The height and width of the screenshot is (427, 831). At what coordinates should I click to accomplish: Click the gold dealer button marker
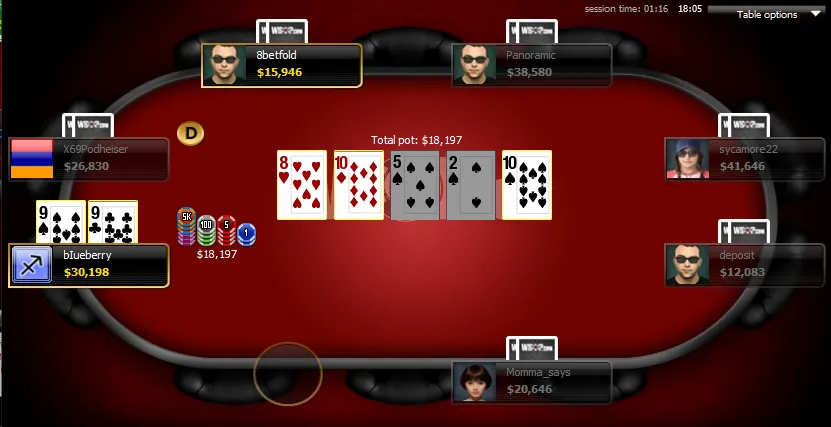[x=190, y=132]
